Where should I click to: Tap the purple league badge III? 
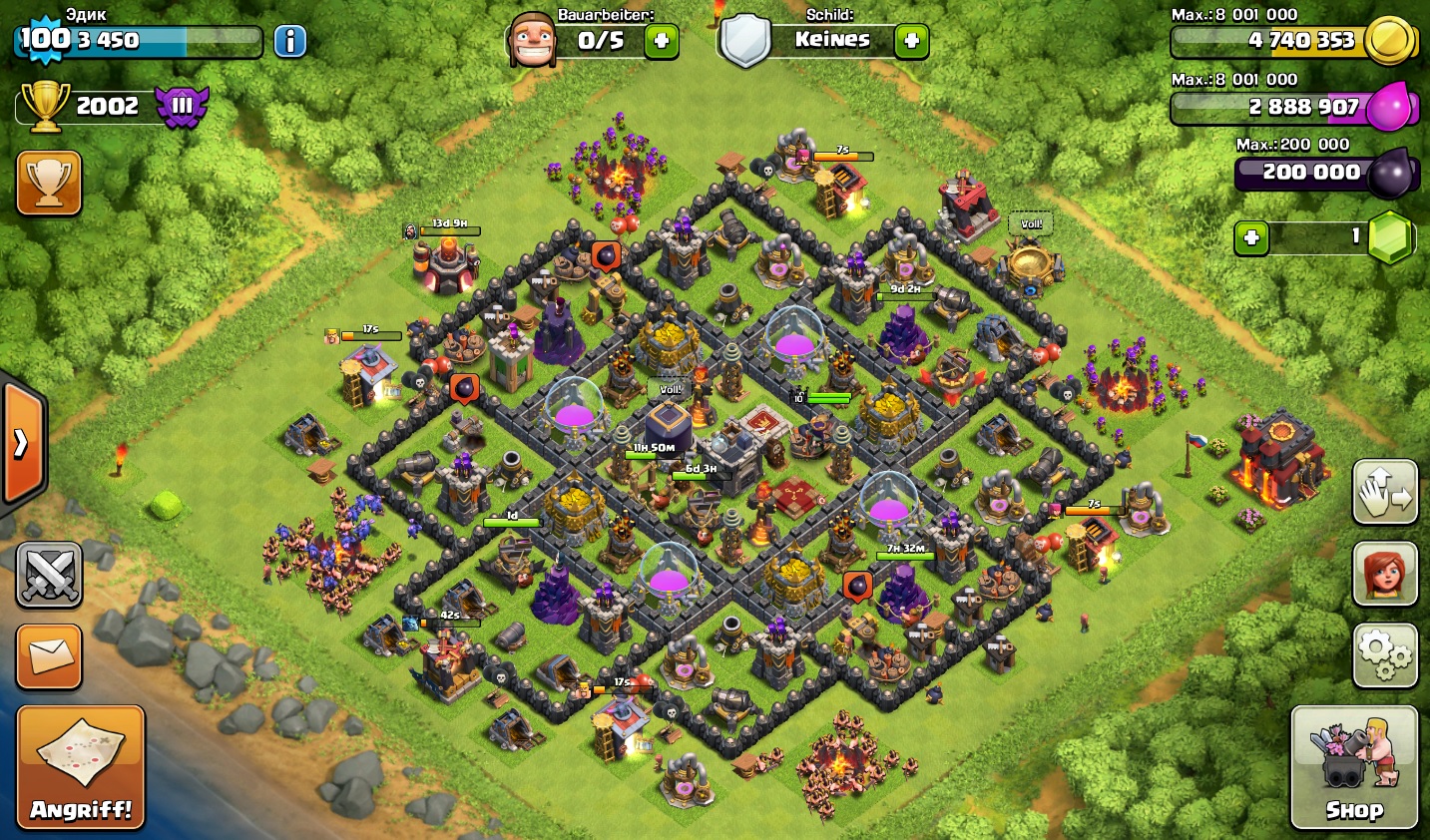(x=182, y=106)
